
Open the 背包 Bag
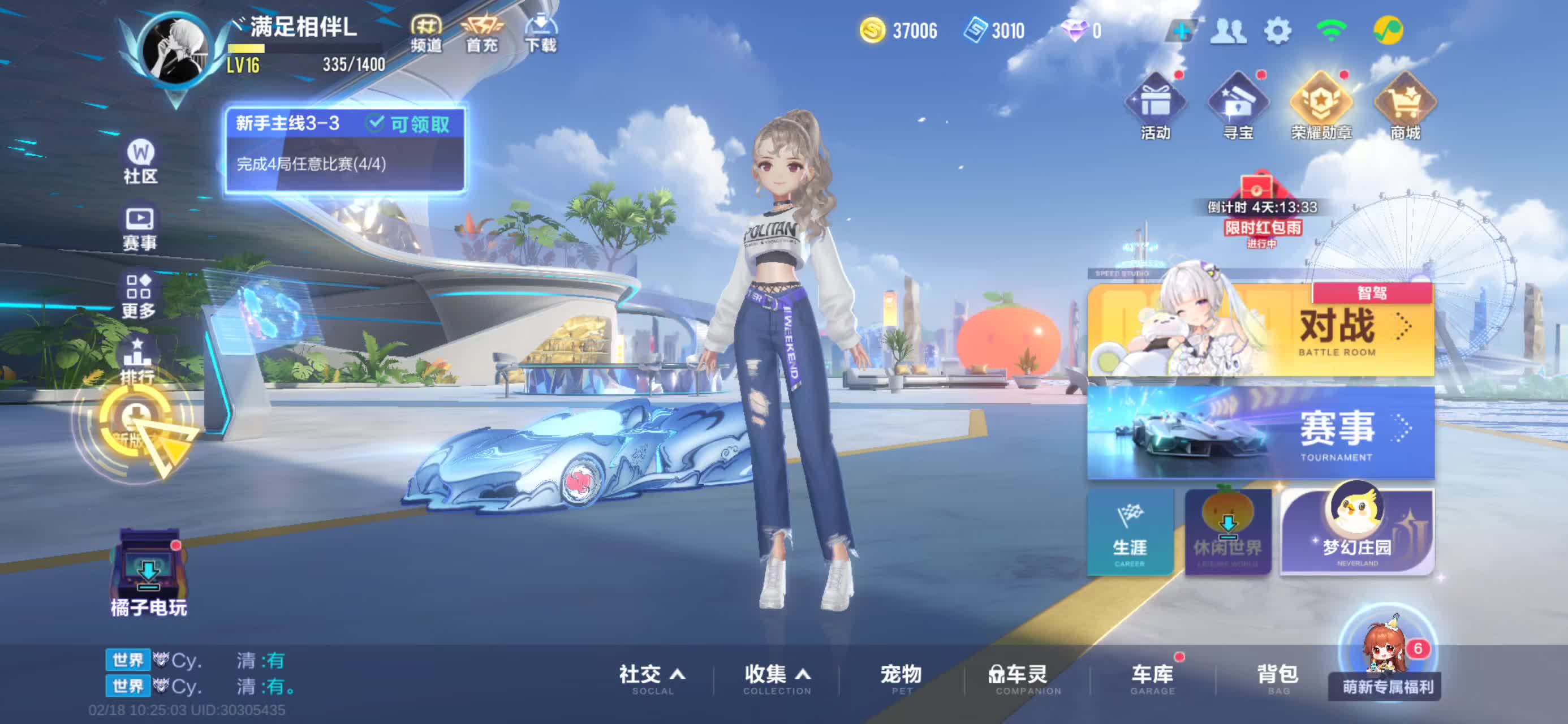coord(1278,678)
